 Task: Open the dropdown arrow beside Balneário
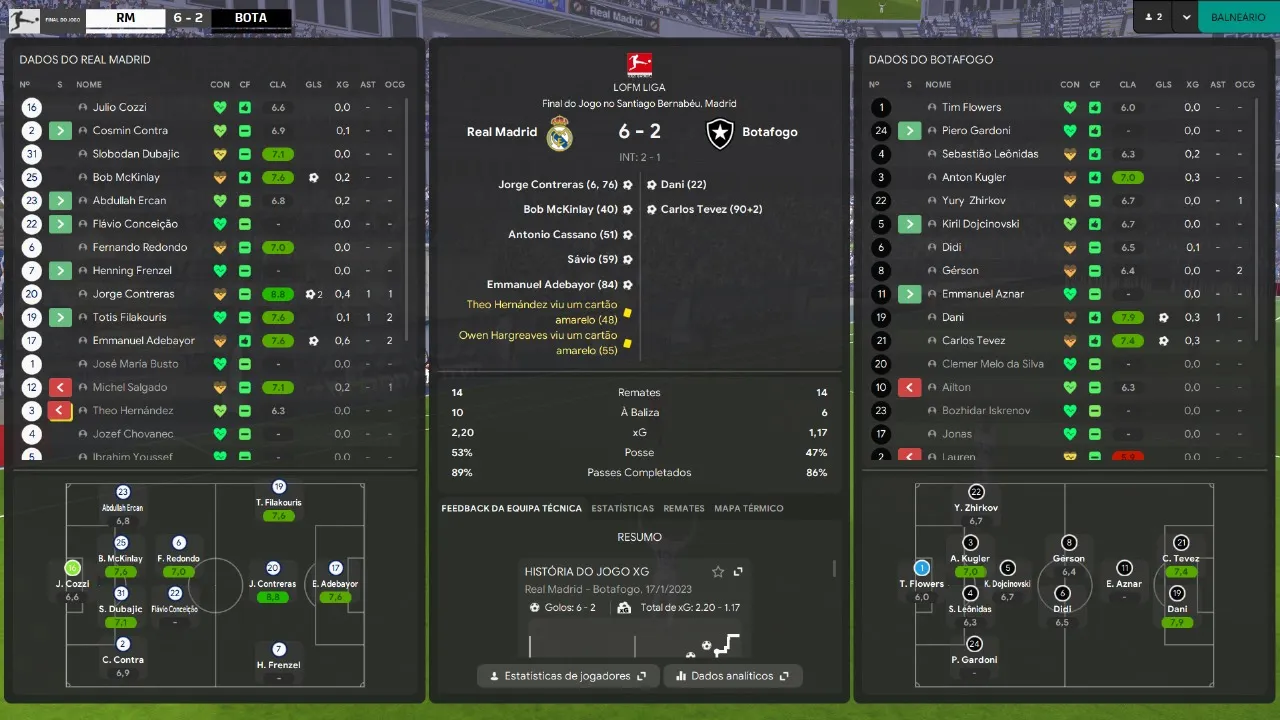click(x=1185, y=17)
